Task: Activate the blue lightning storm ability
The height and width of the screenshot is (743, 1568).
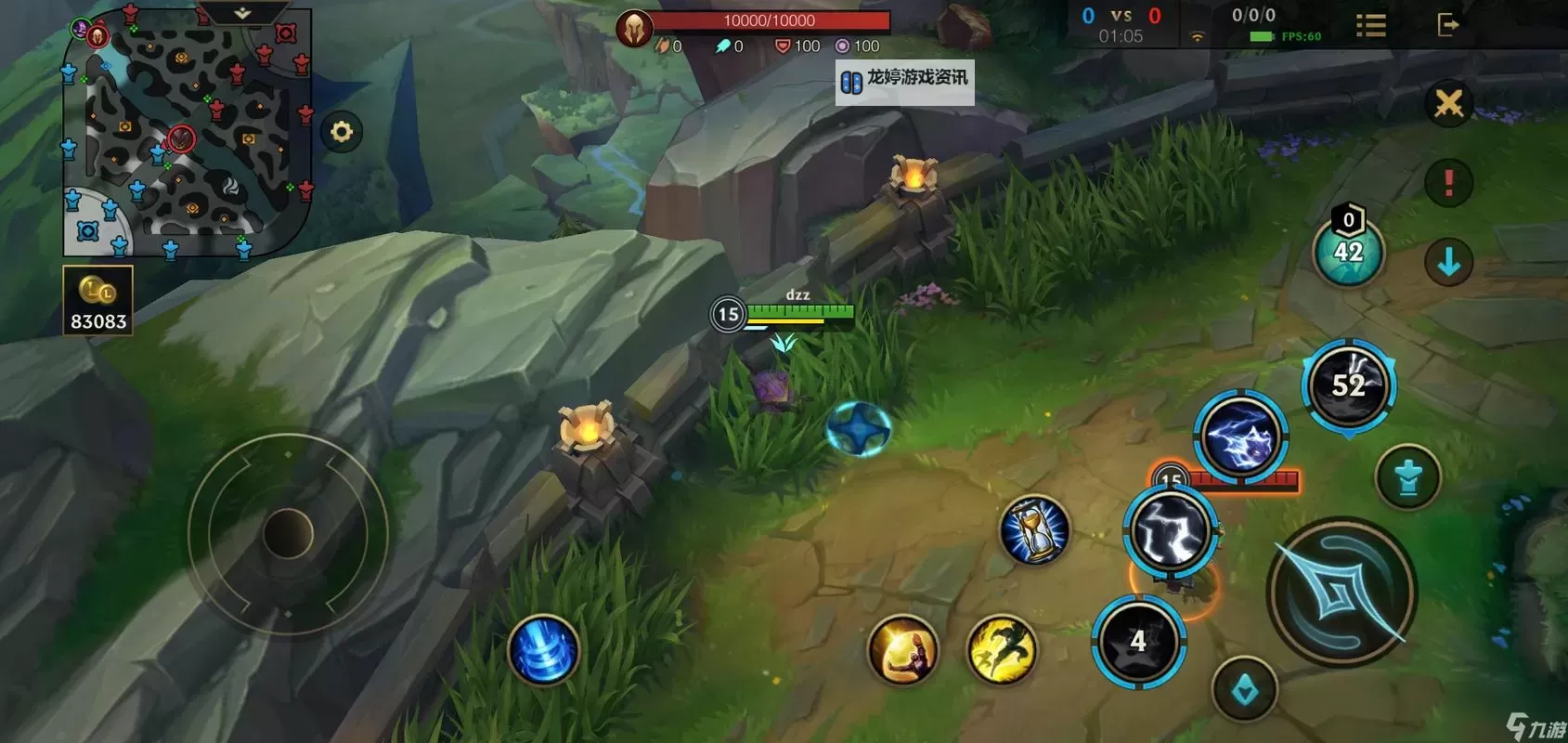Action: click(1240, 437)
